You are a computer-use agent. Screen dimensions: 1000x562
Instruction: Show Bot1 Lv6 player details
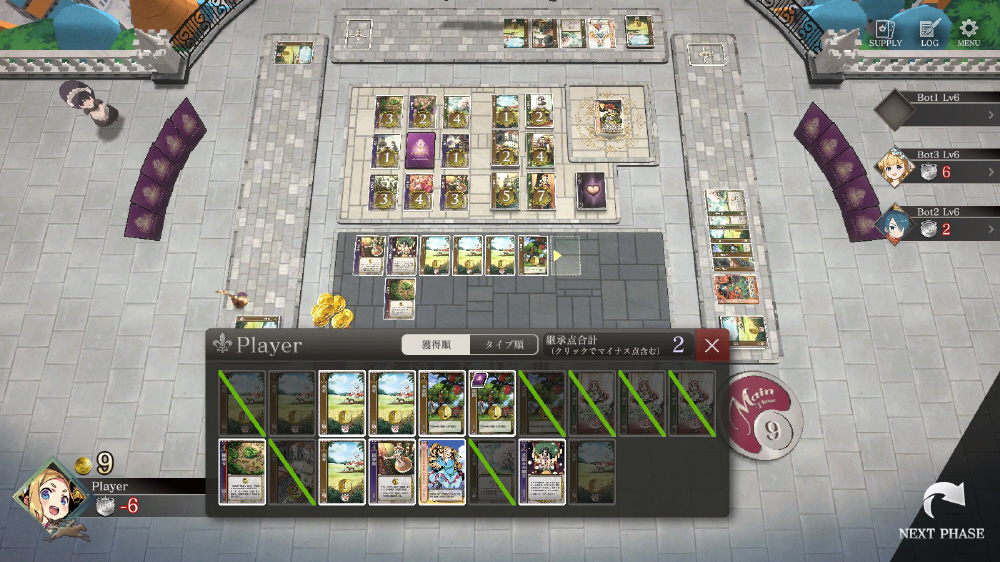(937, 111)
